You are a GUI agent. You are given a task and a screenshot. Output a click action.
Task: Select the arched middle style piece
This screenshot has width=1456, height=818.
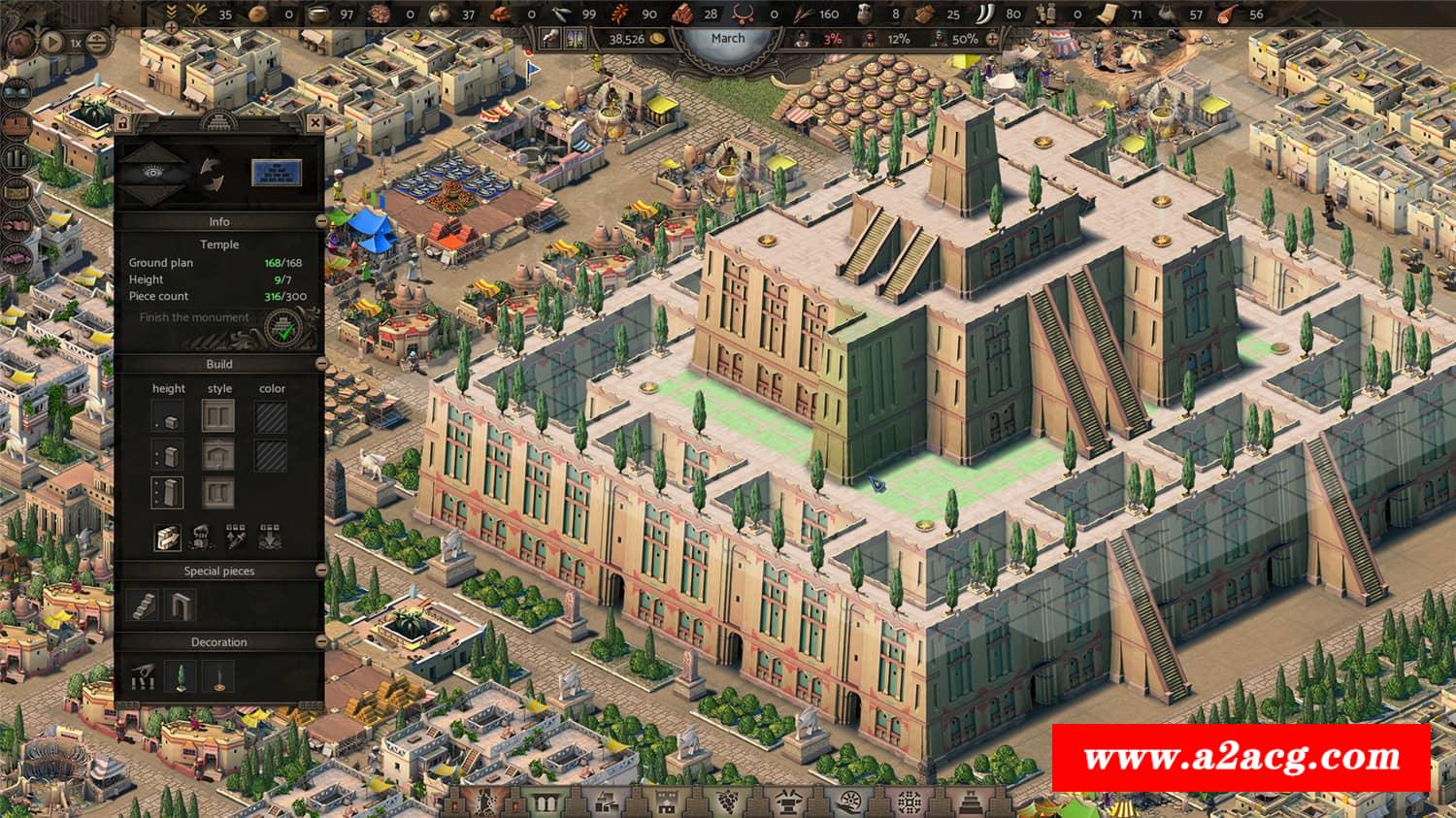pos(218,454)
